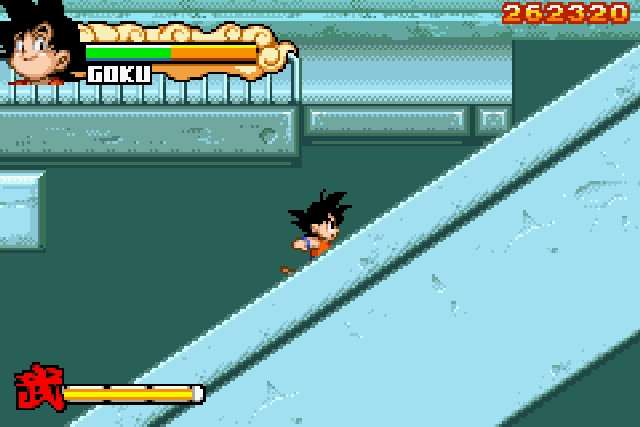Image resolution: width=640 pixels, height=427 pixels.
Task: Click Goku's character portrait
Action: (40, 45)
